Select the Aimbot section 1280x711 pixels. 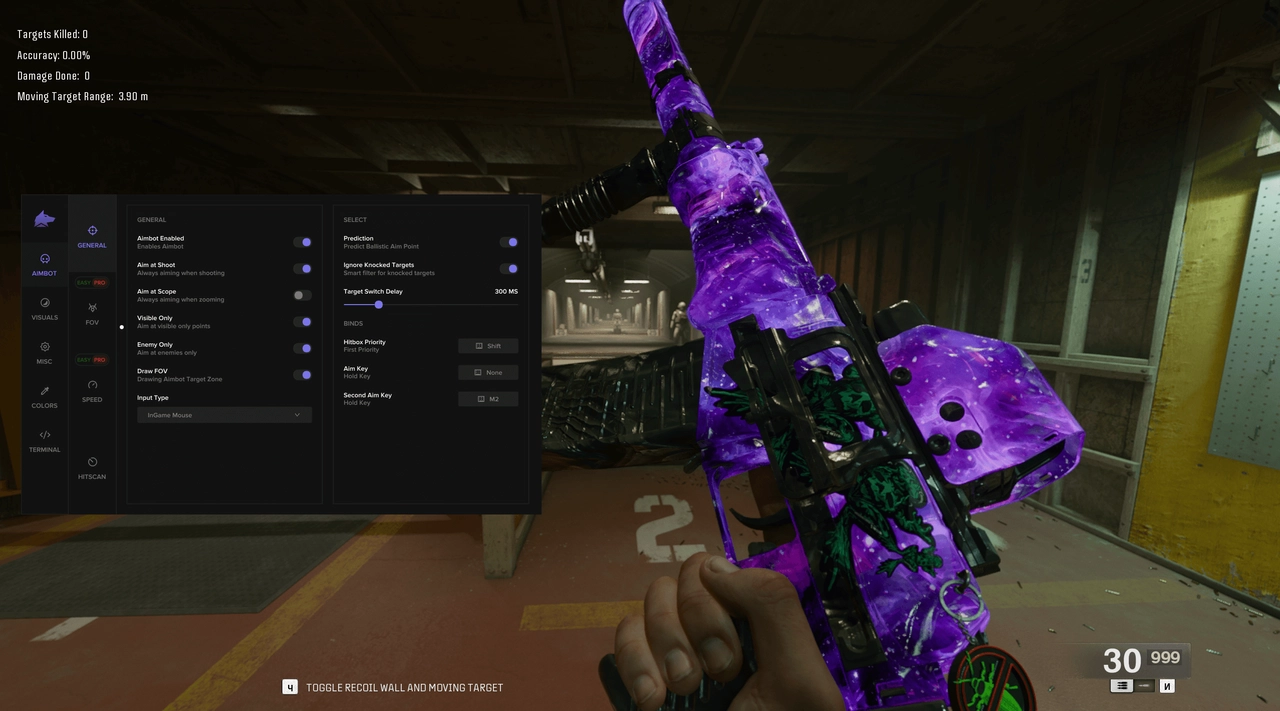(44, 264)
